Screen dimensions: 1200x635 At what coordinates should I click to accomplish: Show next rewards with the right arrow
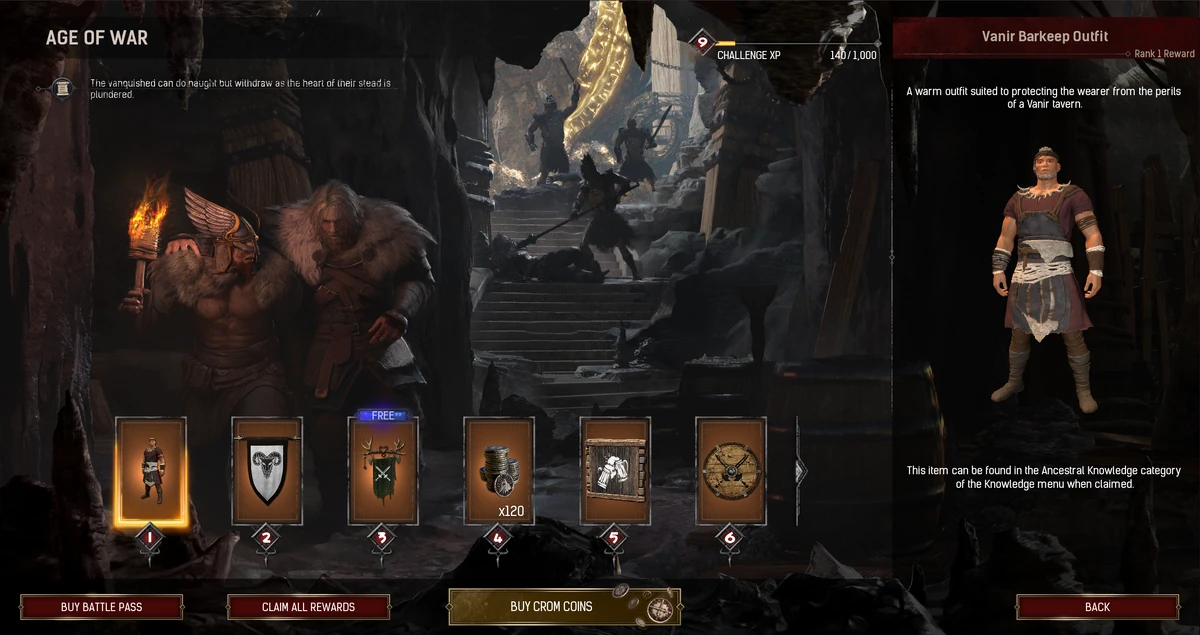[800, 471]
